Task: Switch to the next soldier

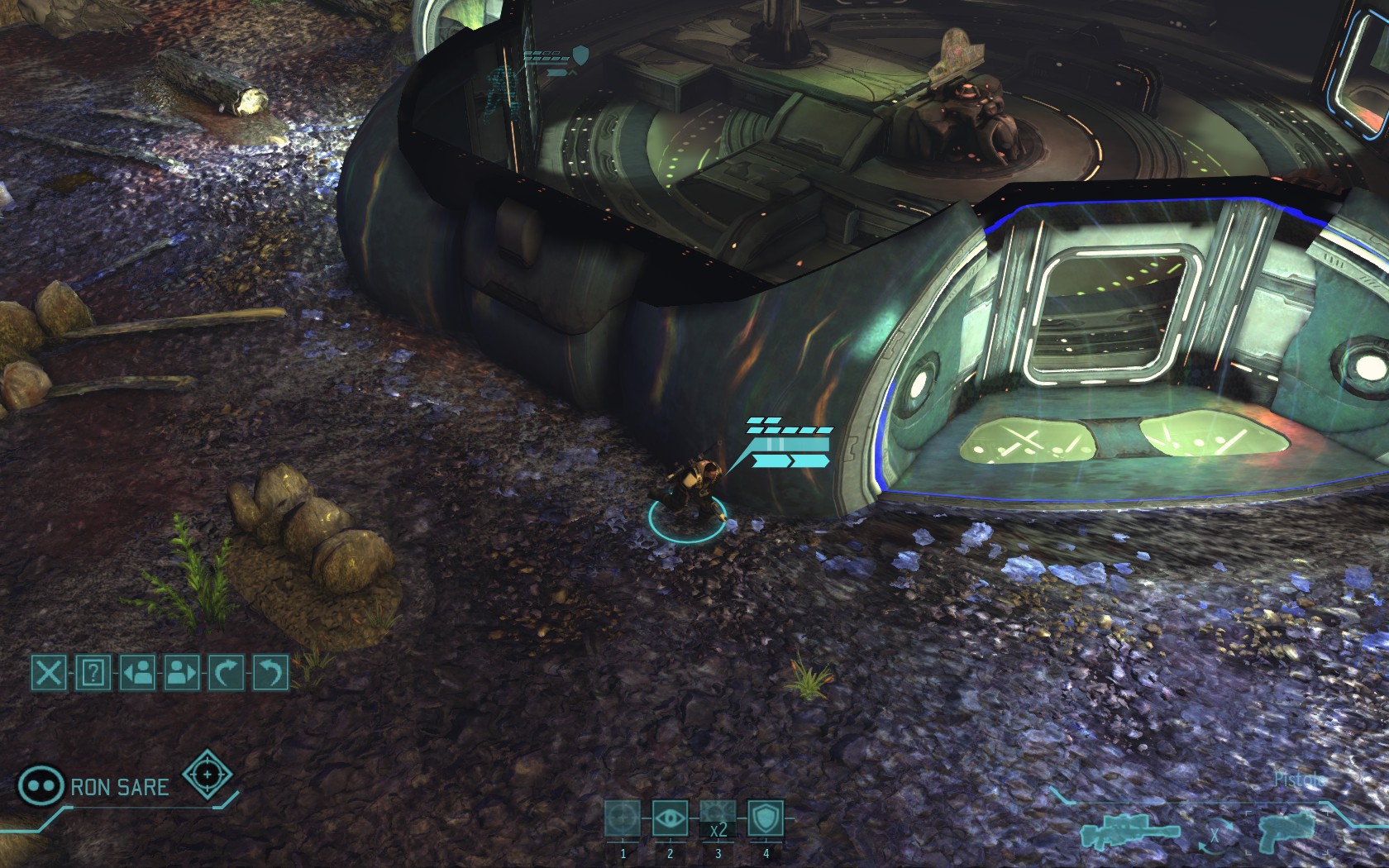Action: coord(182,673)
